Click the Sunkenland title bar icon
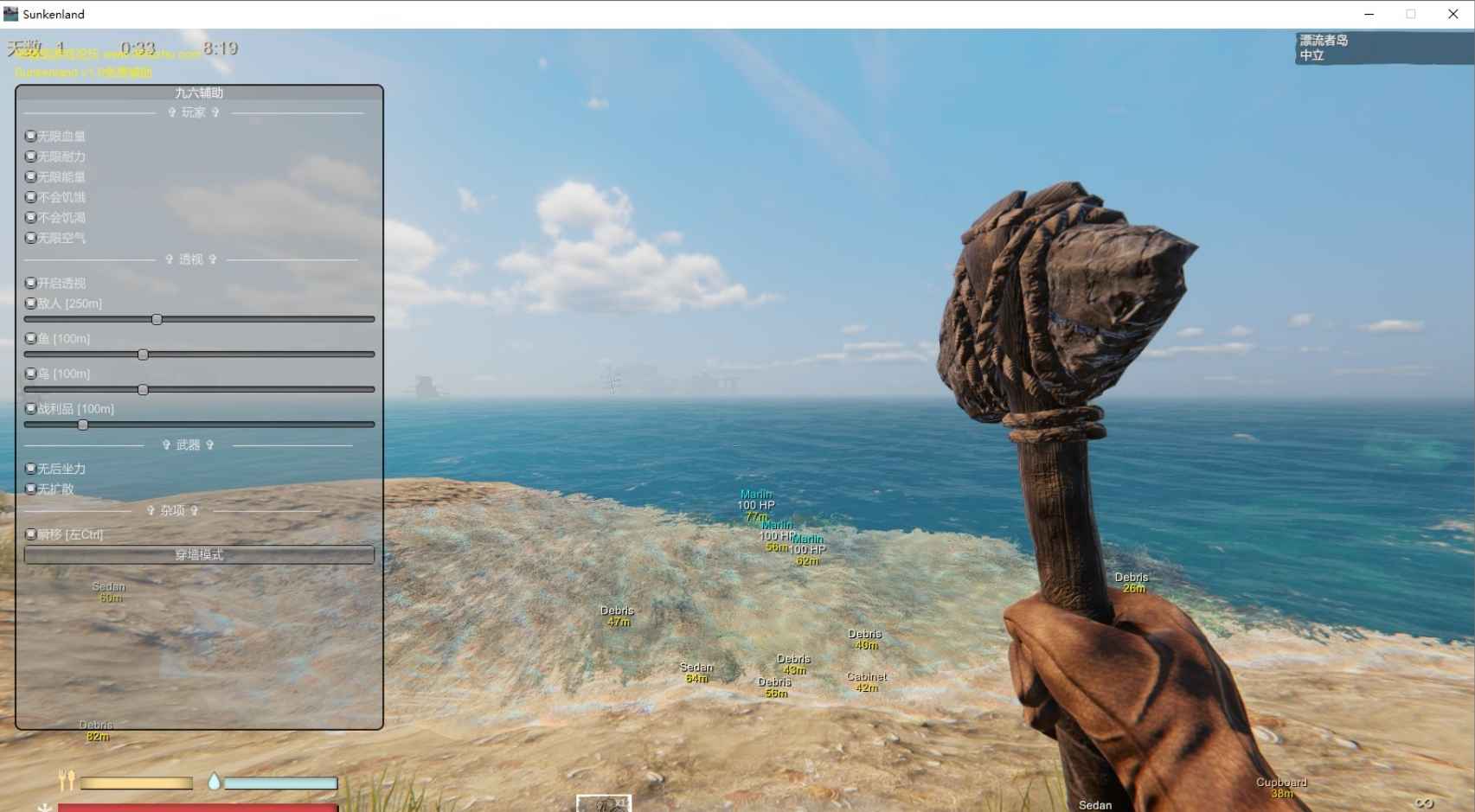The width and height of the screenshot is (1475, 812). [x=10, y=14]
